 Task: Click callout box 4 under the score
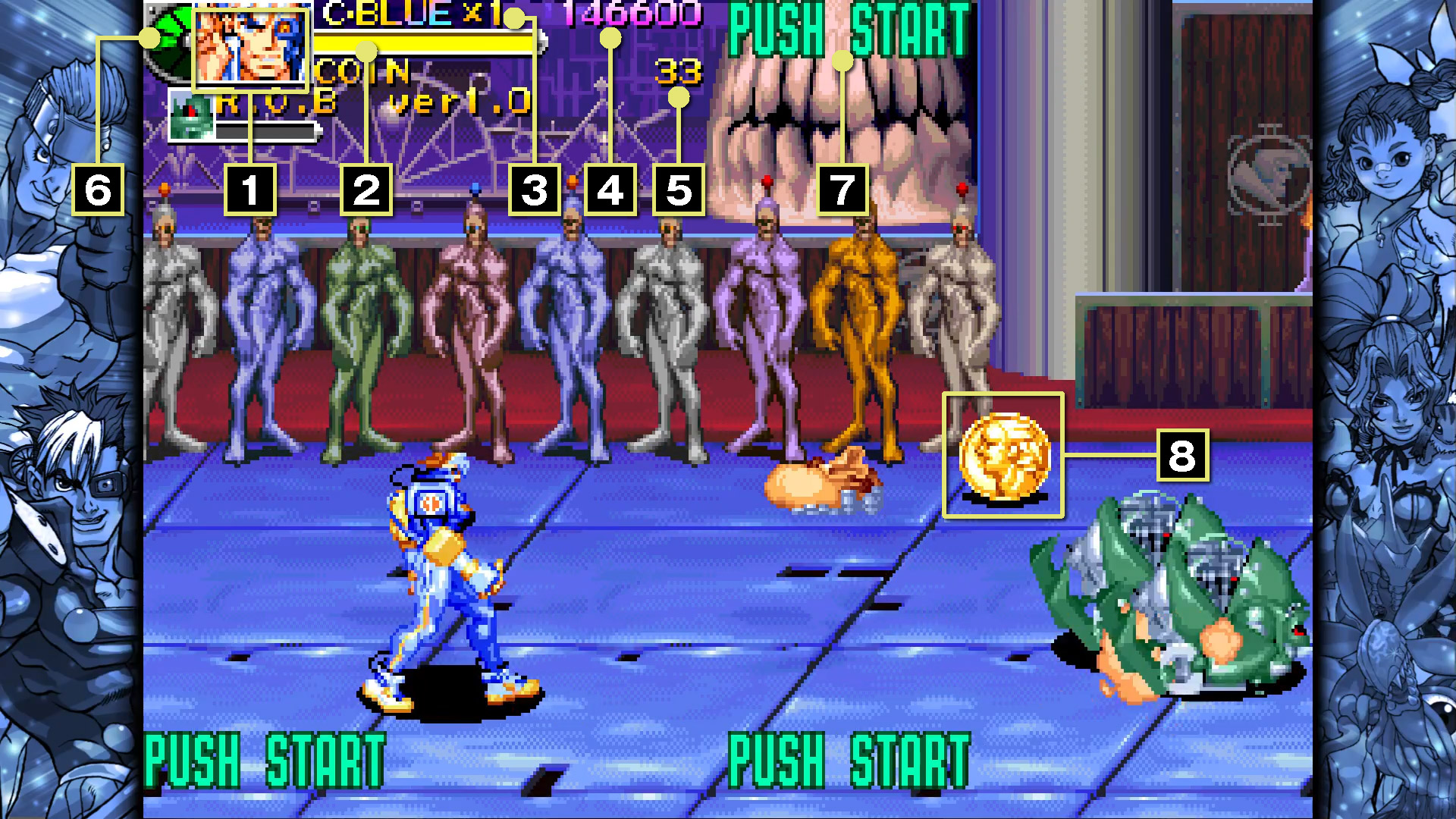click(610, 191)
